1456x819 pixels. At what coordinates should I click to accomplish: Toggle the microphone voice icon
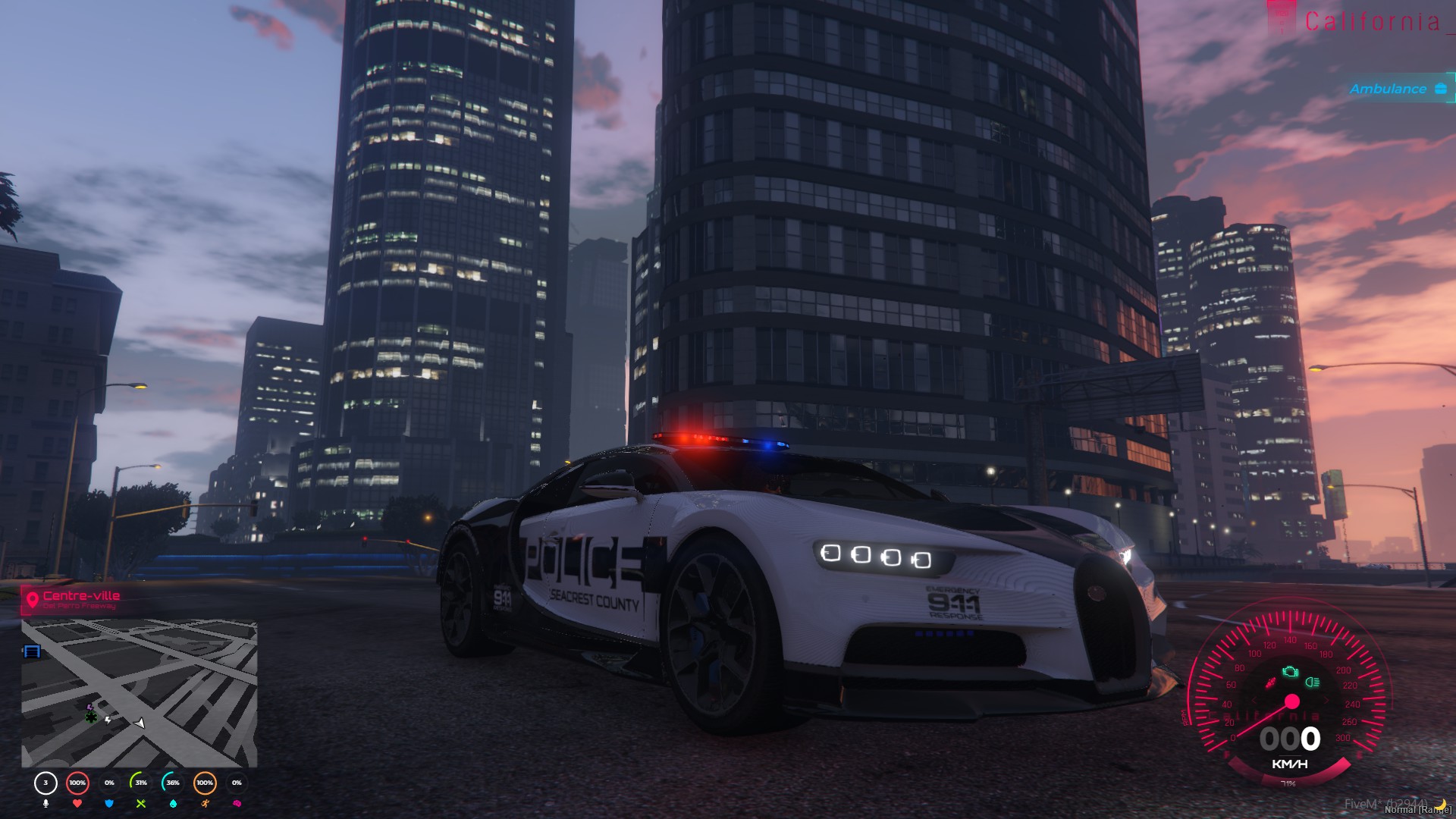[x=45, y=803]
